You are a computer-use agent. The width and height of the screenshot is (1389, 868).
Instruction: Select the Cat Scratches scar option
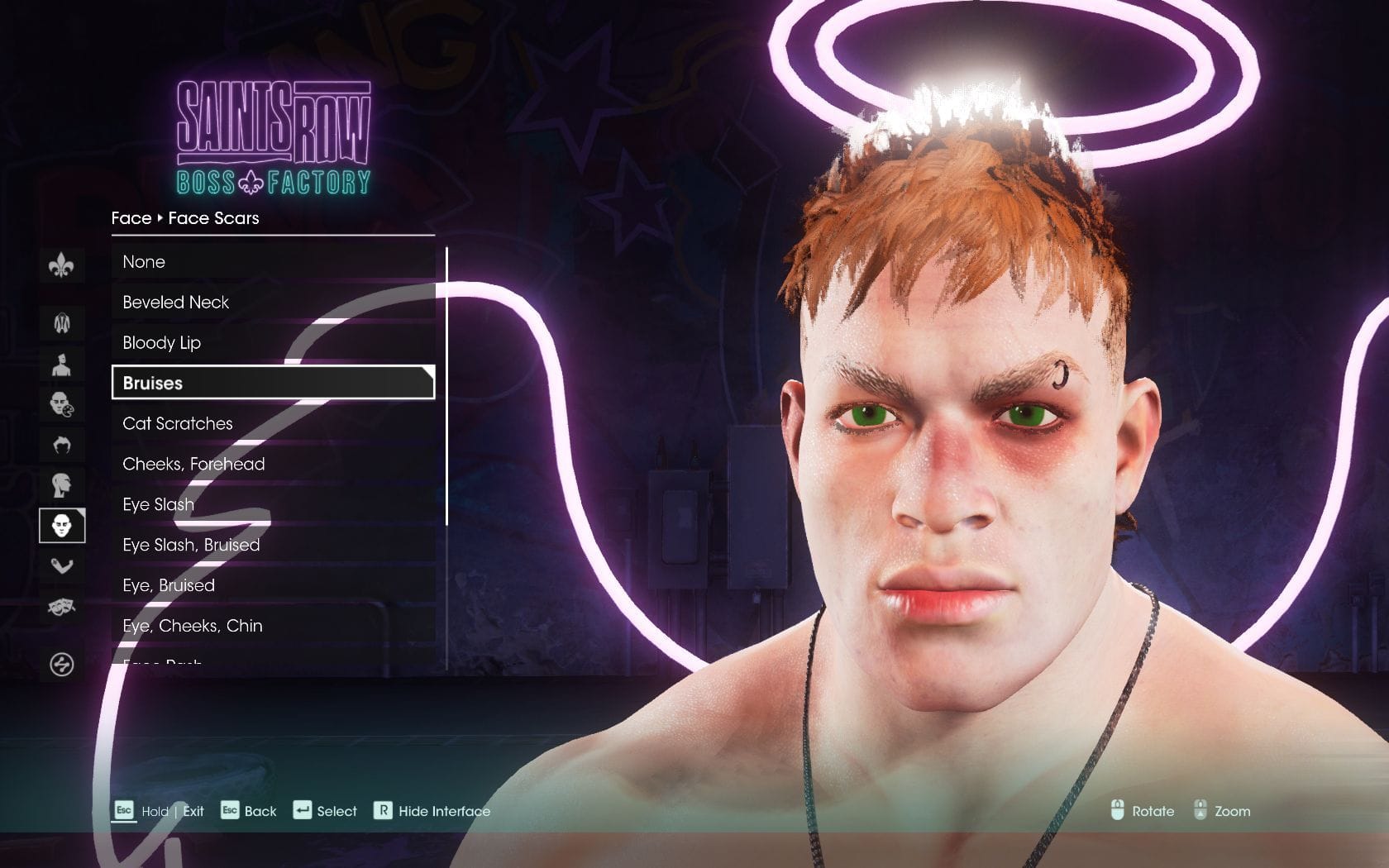coord(273,423)
